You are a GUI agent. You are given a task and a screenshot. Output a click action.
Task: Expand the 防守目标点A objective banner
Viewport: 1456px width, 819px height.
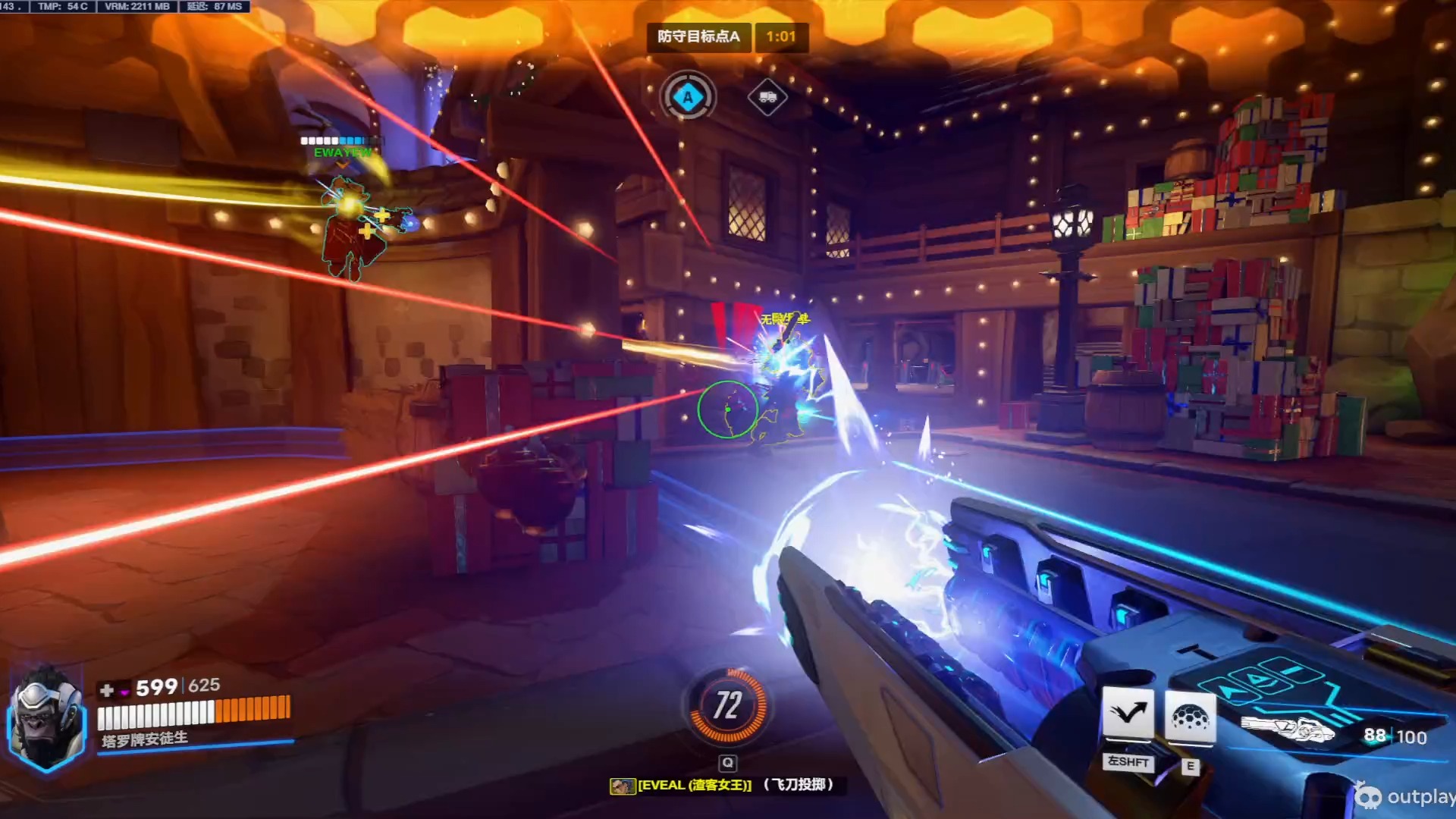click(x=699, y=37)
